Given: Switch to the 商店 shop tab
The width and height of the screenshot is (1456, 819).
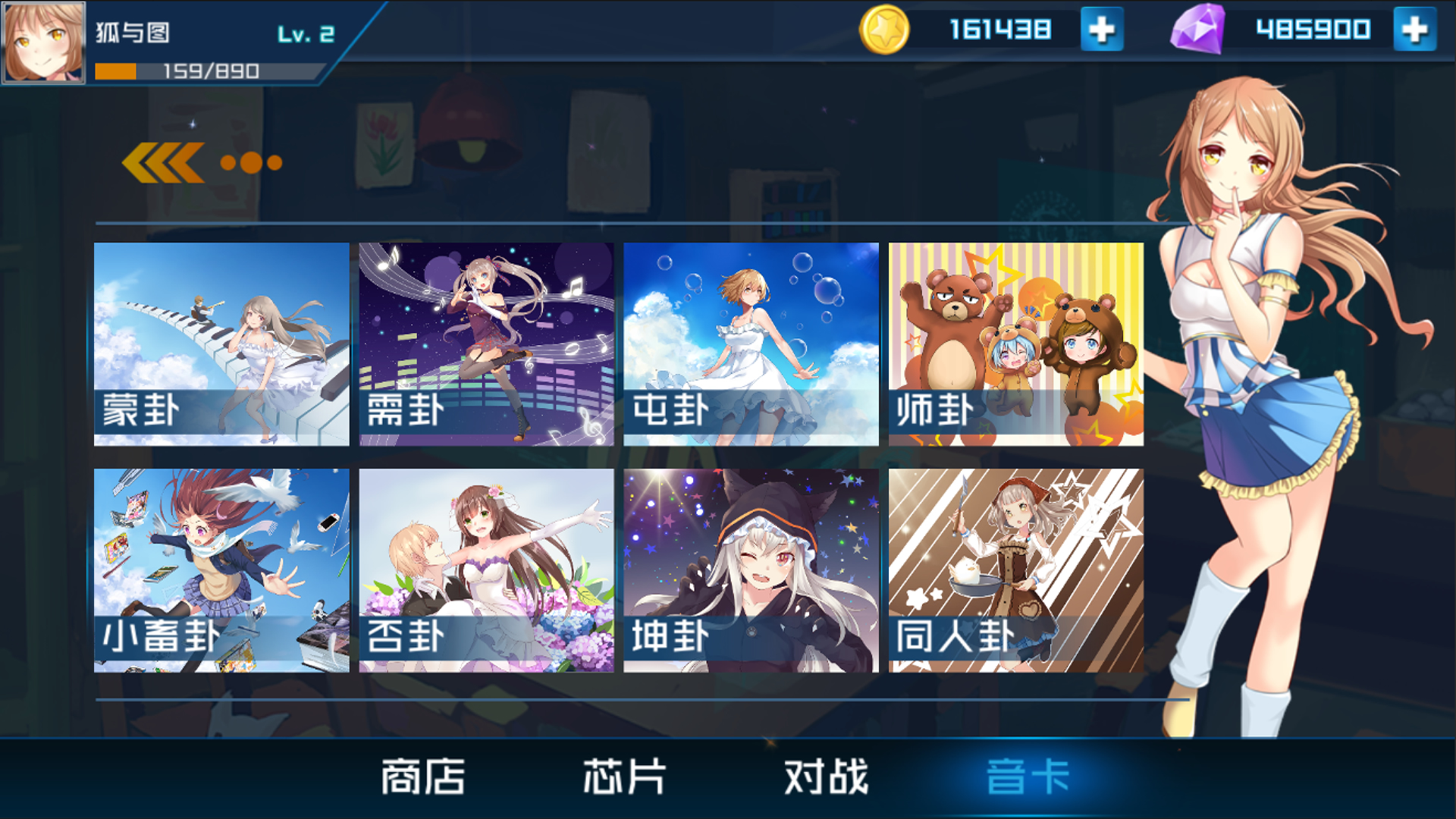Looking at the screenshot, I should tap(421, 775).
